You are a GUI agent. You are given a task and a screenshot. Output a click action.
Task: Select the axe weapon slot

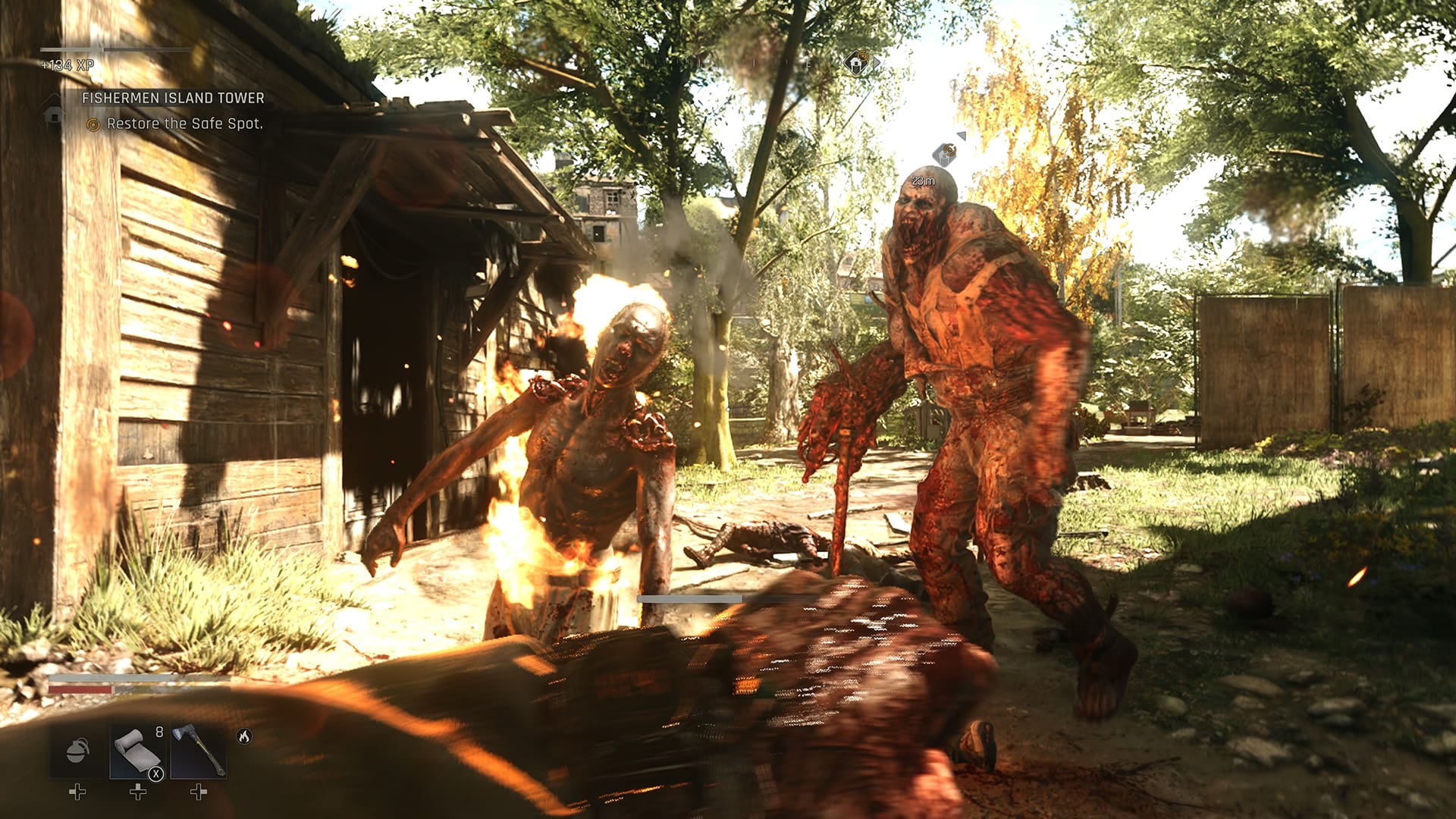click(198, 749)
